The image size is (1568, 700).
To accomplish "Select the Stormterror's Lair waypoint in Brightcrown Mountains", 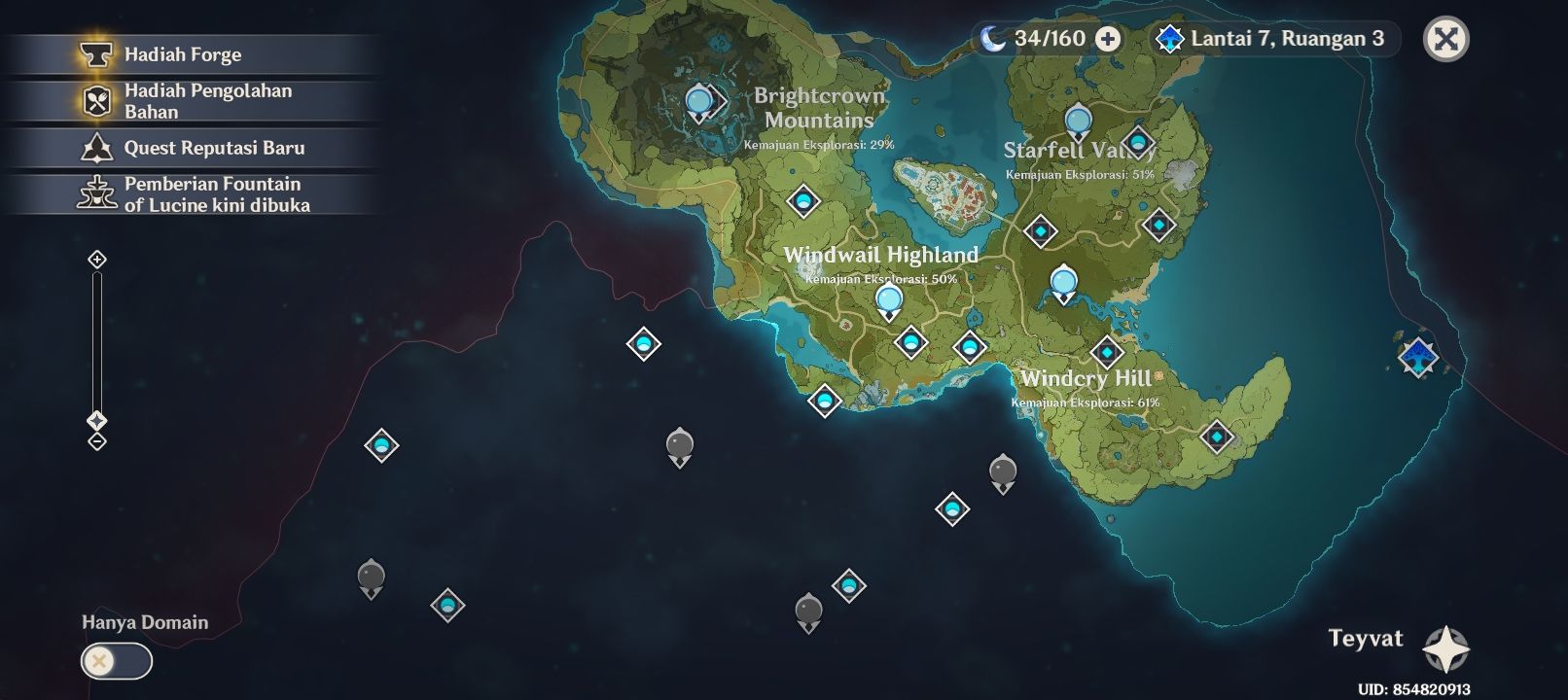I will click(x=698, y=101).
